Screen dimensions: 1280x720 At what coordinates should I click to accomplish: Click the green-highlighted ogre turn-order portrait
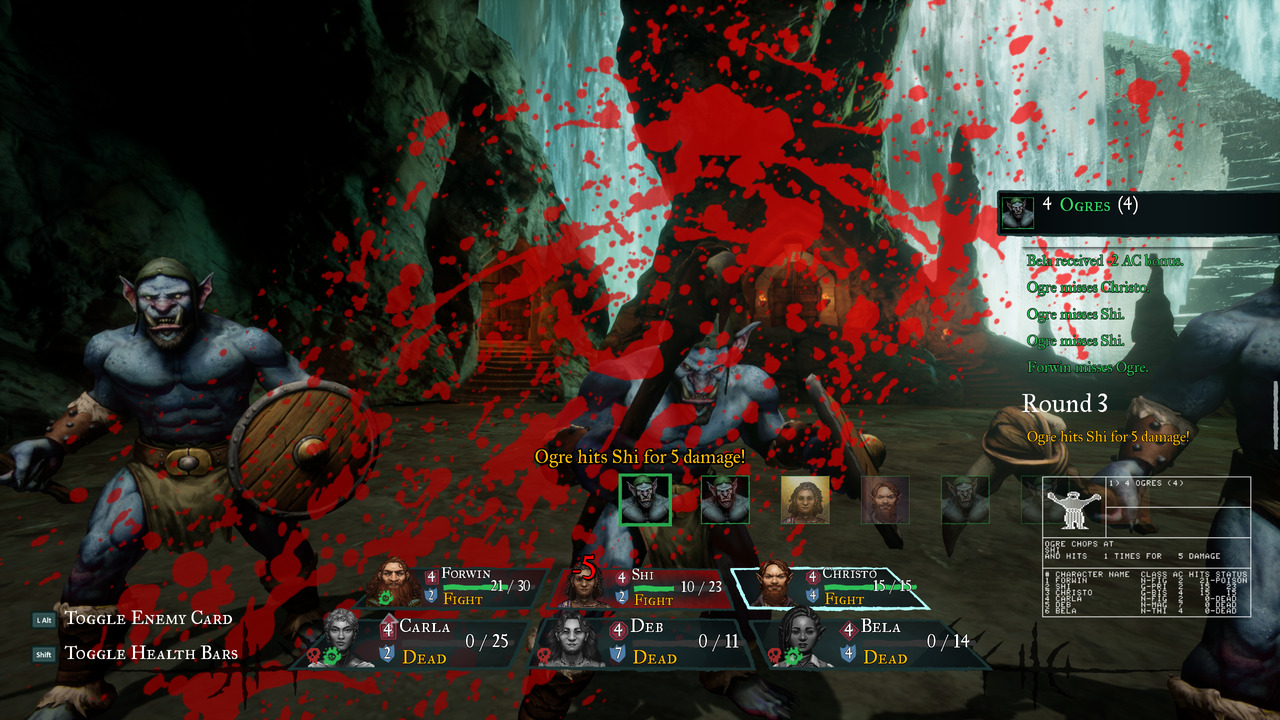pyautogui.click(x=645, y=499)
